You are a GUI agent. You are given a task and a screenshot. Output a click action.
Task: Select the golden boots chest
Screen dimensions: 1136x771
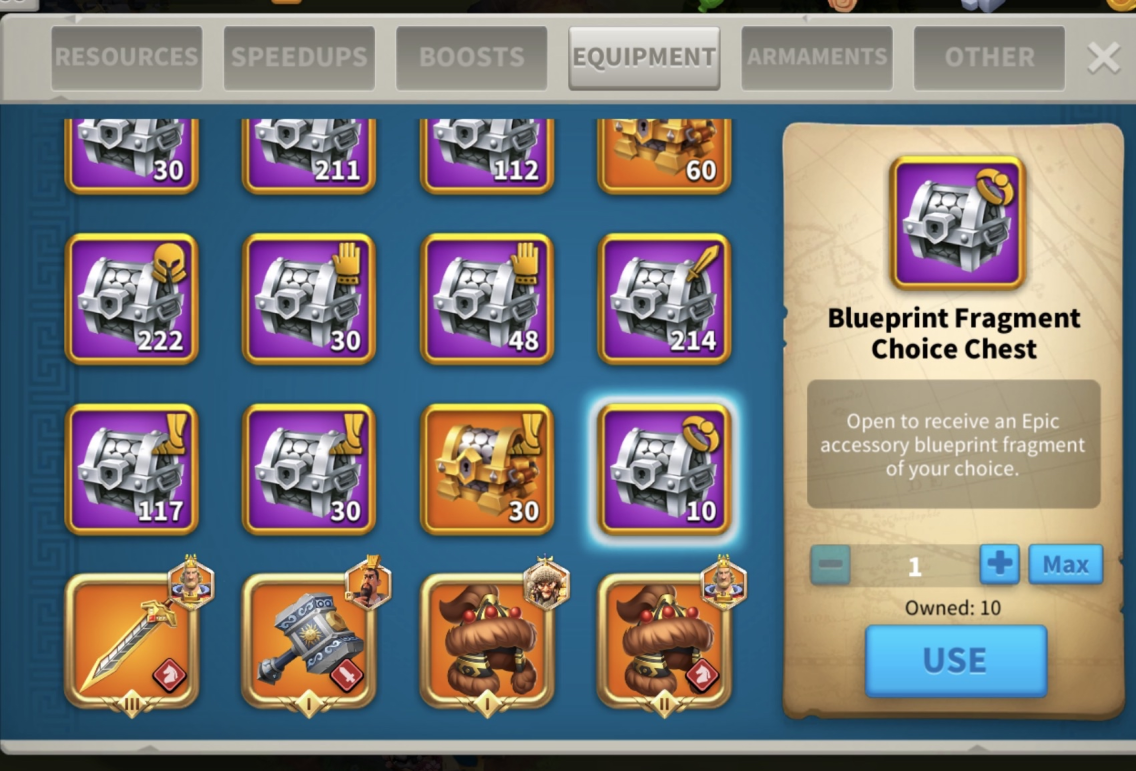[487, 469]
